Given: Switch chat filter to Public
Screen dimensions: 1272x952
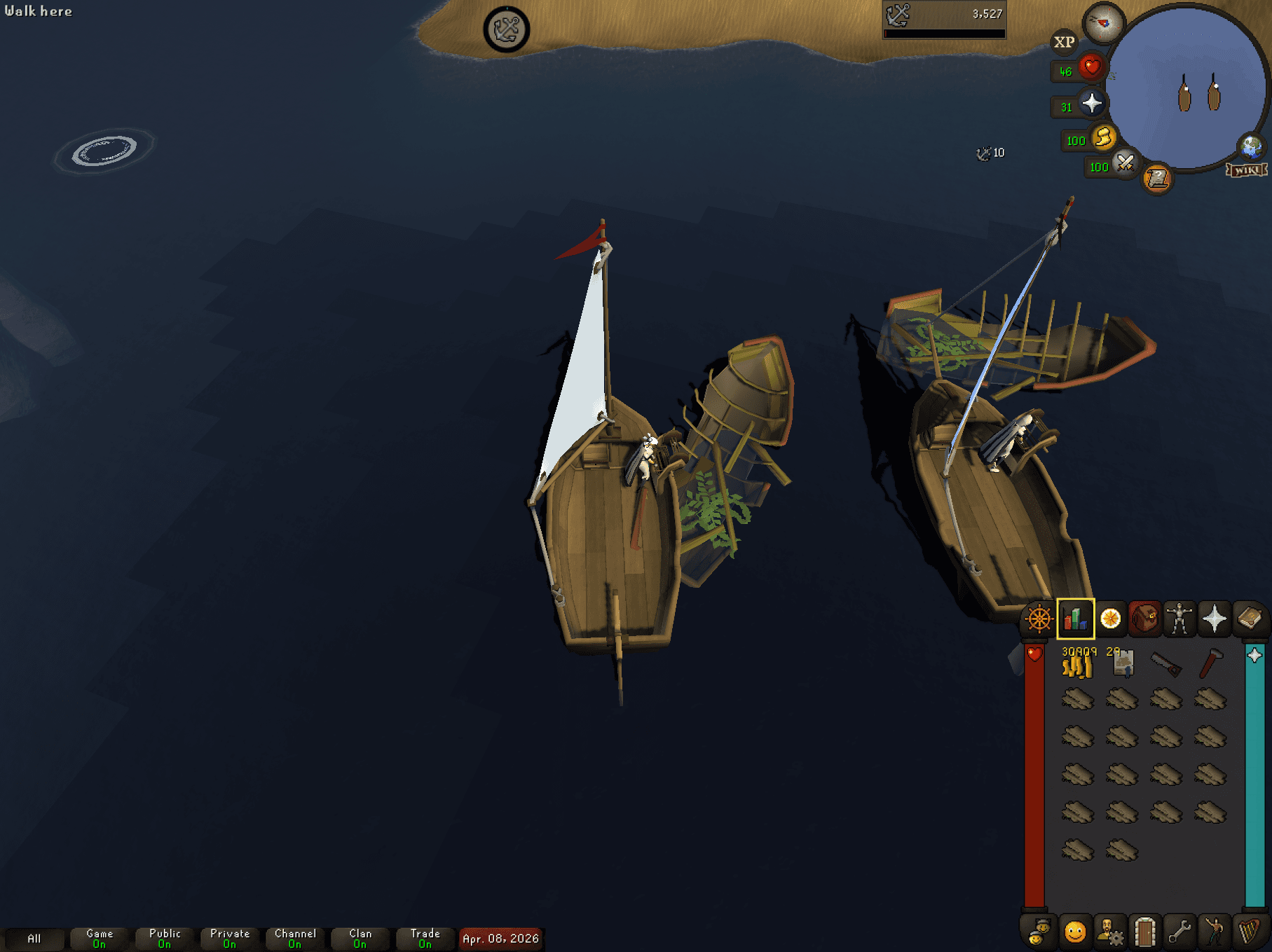Looking at the screenshot, I should 165,938.
